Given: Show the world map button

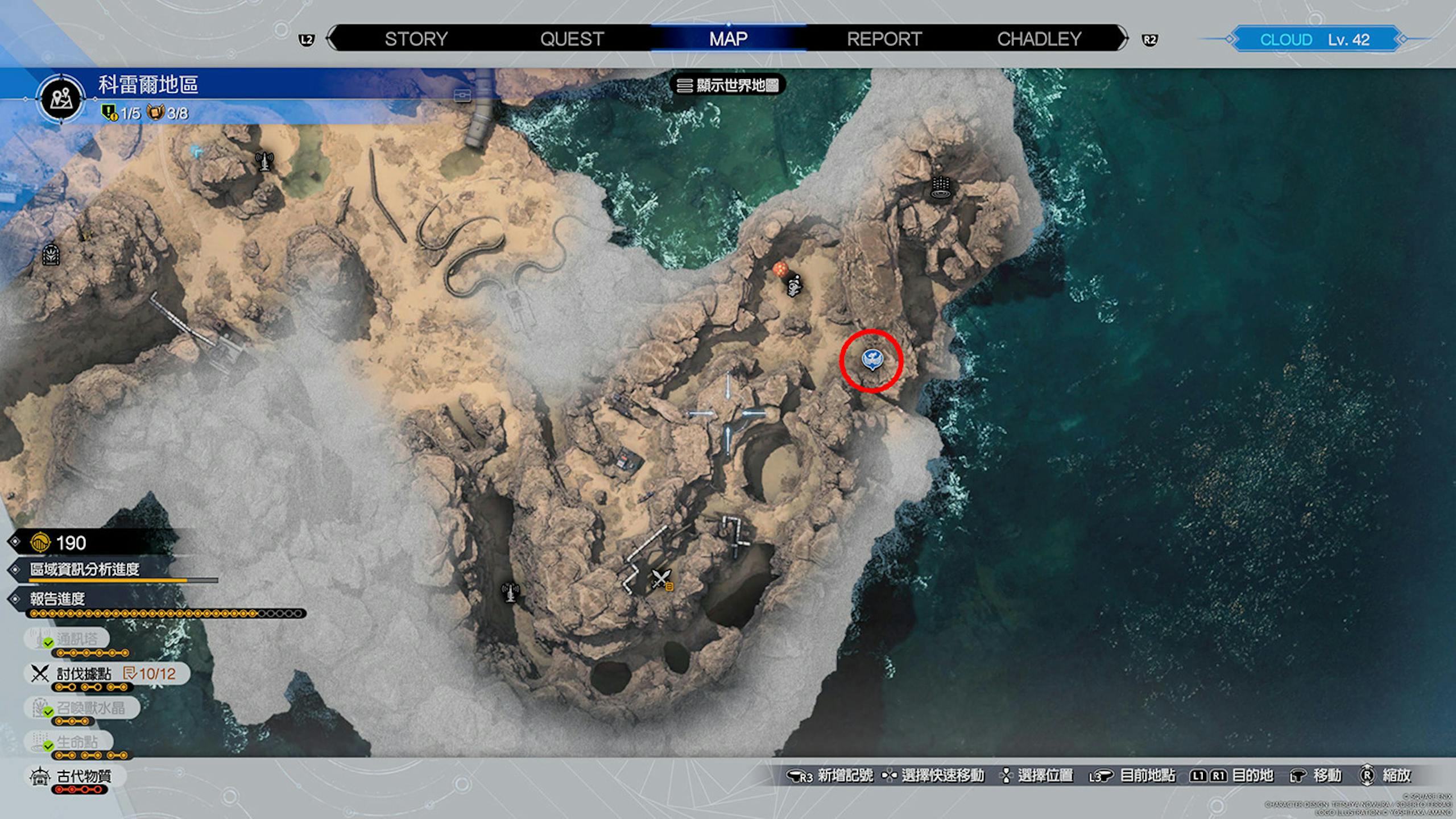Looking at the screenshot, I should [729, 85].
